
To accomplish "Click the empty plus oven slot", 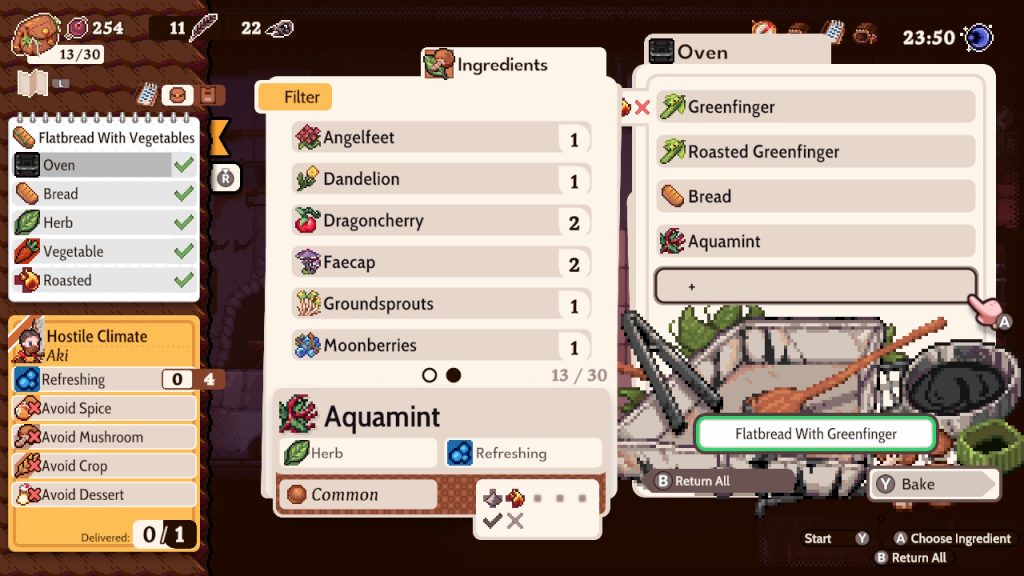I will pos(815,286).
